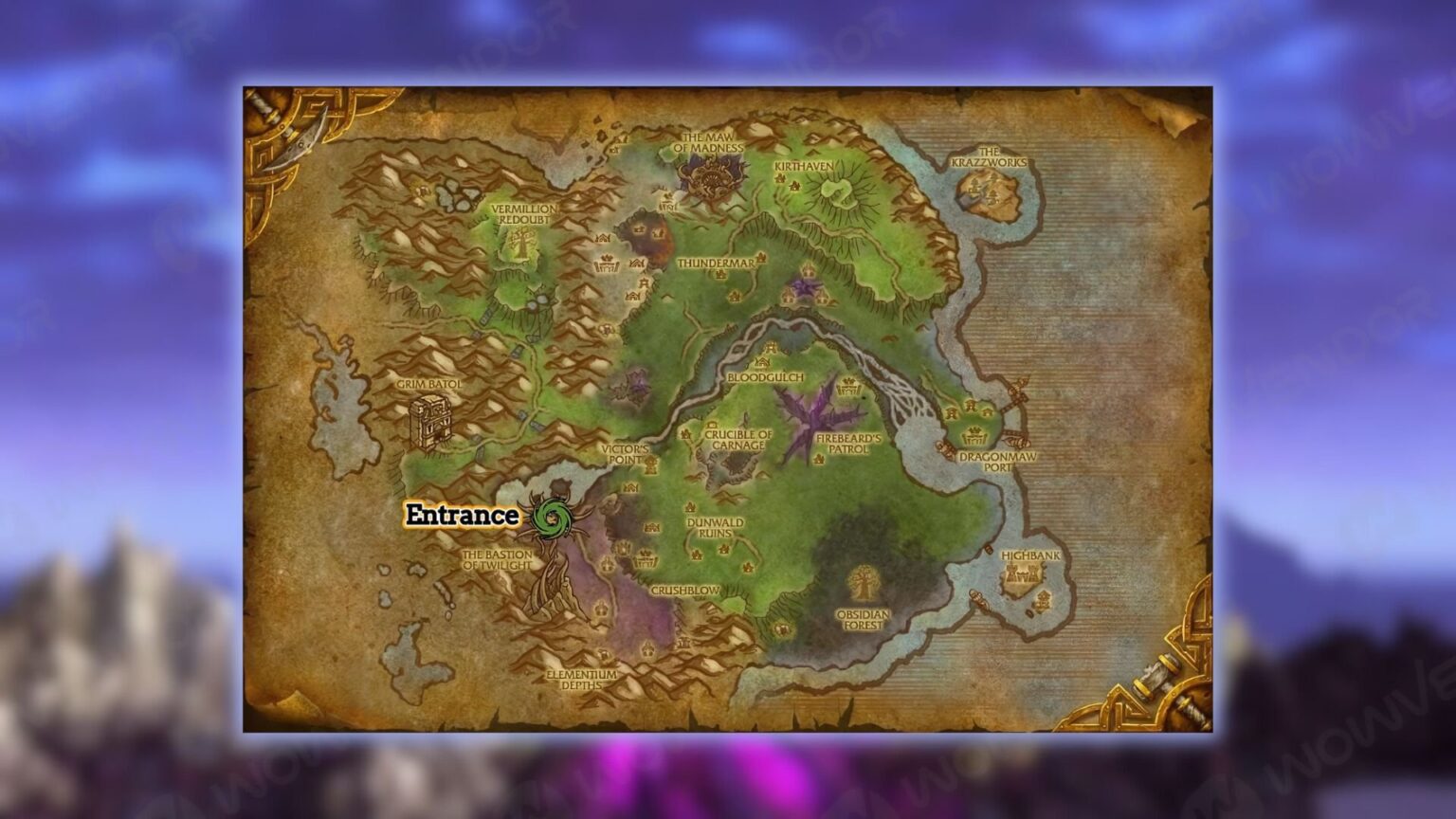Click the green Entrance portal swirl icon
Screen dimensions: 1456x819
point(550,517)
